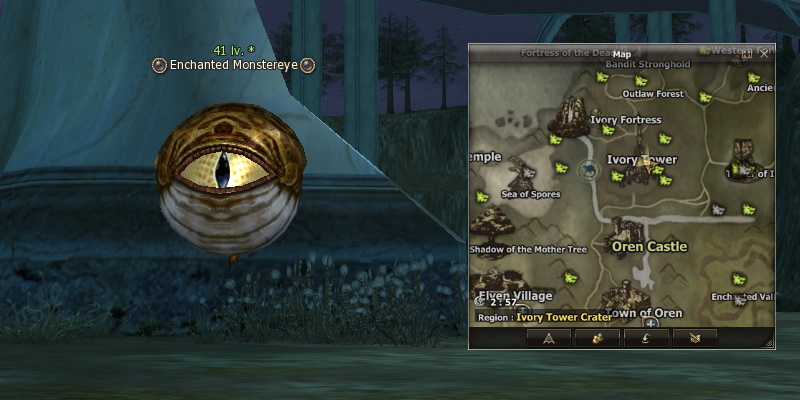
Task: Click the fourth map toolbar button with flag icon
Action: pyautogui.click(x=695, y=338)
